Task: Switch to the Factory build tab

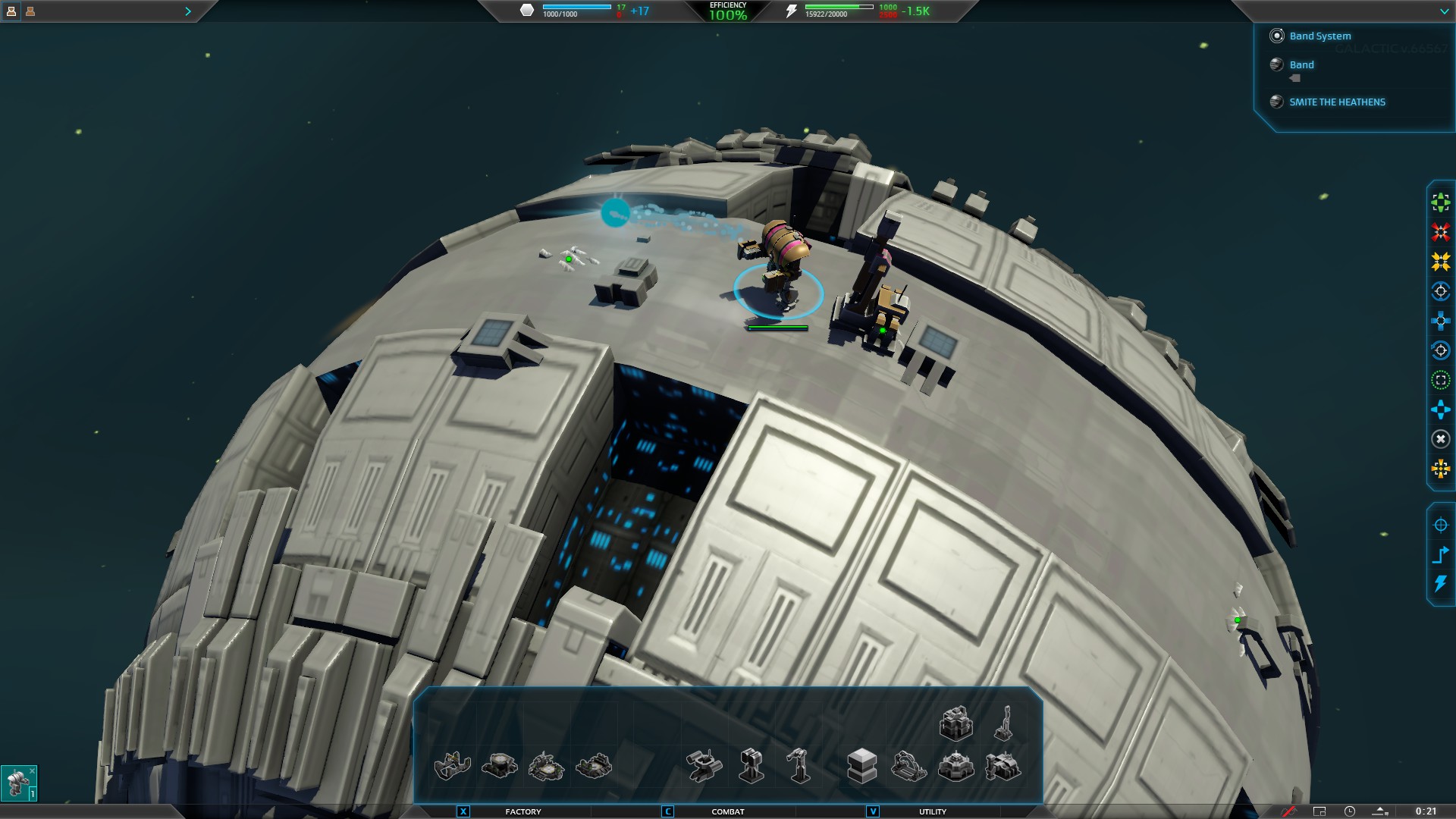Action: [x=522, y=811]
